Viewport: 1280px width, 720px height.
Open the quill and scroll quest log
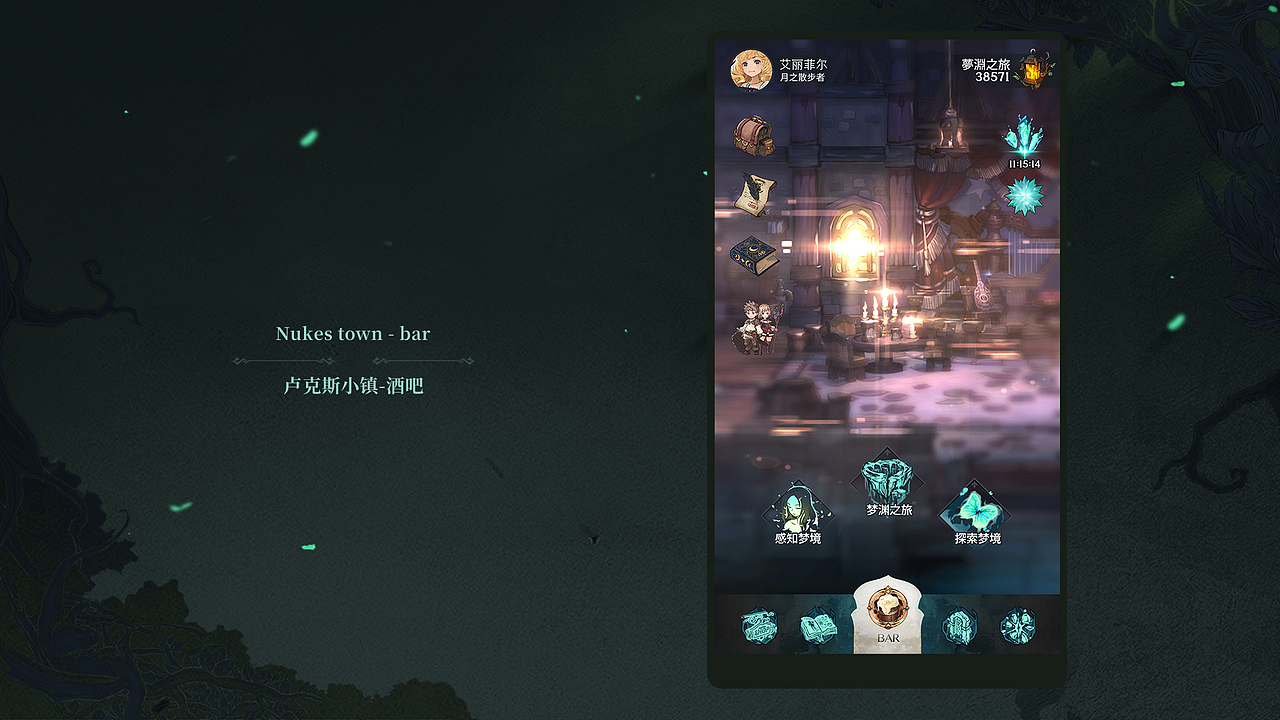(755, 195)
